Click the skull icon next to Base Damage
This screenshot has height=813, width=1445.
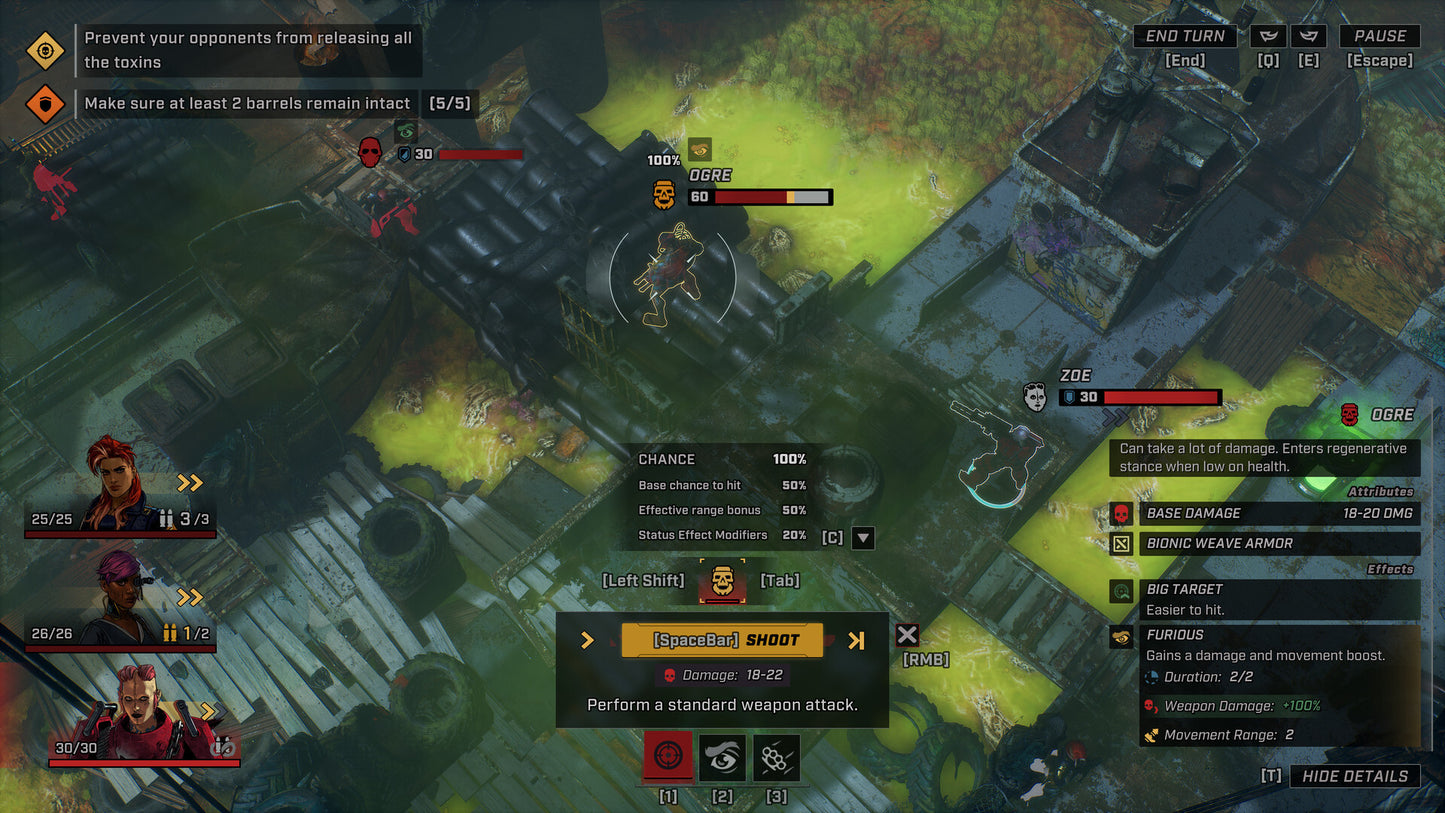click(1121, 513)
